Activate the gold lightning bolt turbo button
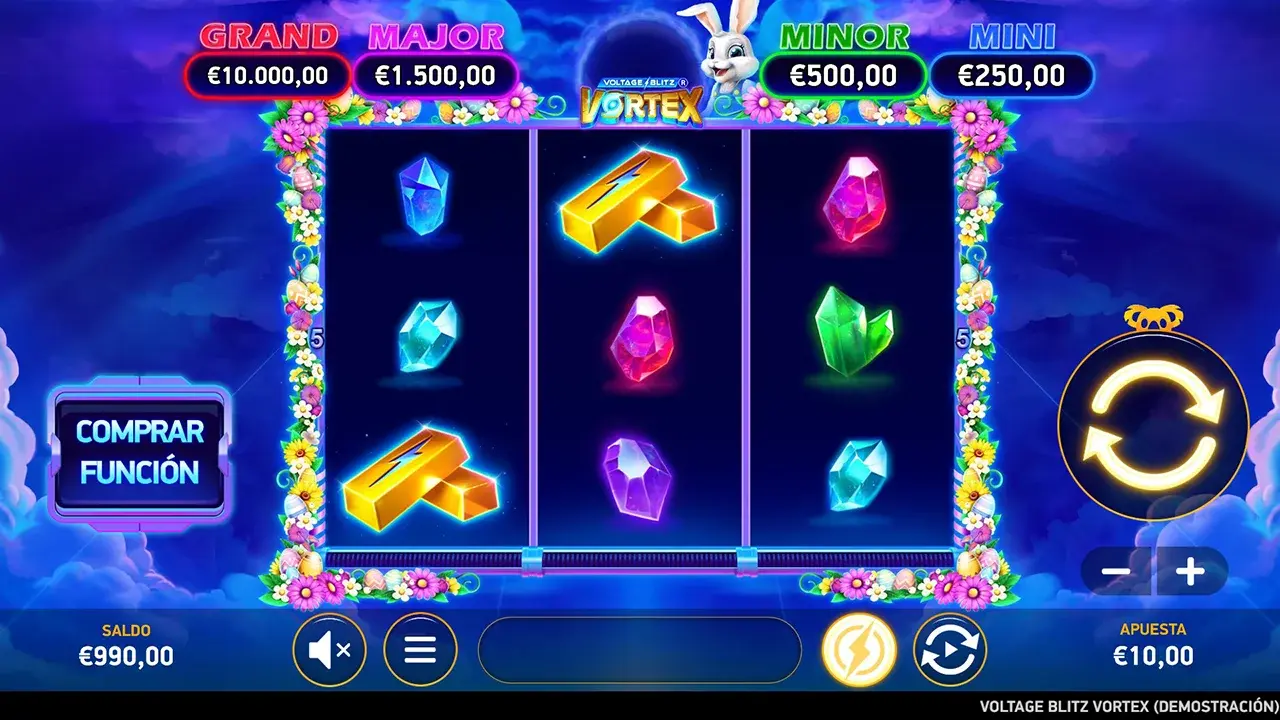 [x=859, y=650]
